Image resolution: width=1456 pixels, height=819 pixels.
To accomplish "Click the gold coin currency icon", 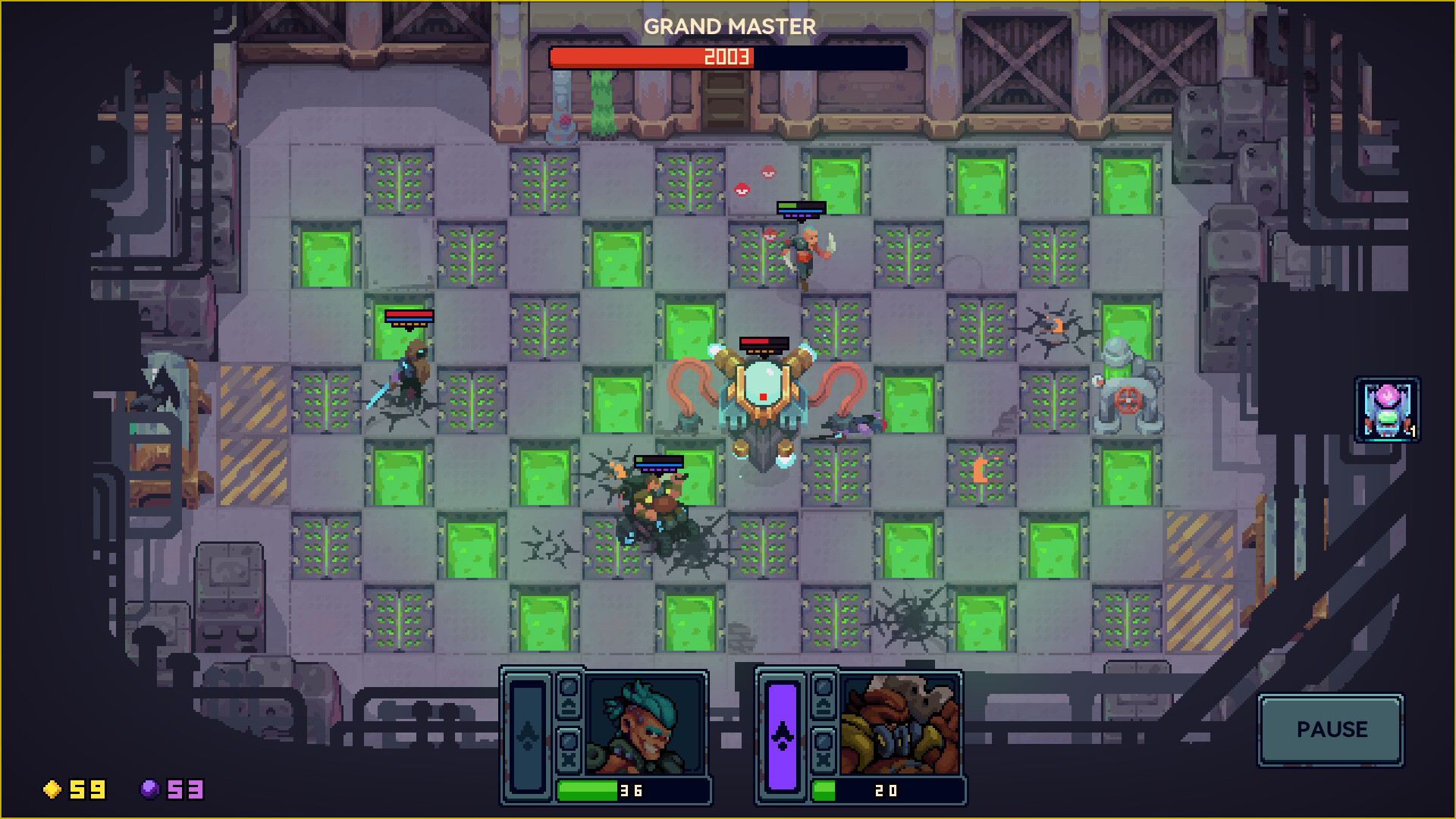I will 53,790.
